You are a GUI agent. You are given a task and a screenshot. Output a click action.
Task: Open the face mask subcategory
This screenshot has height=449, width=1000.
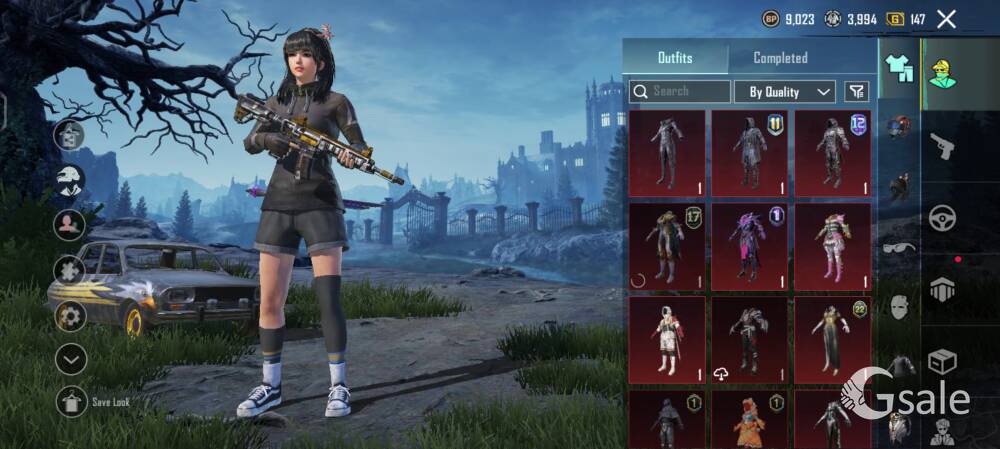pos(899,307)
